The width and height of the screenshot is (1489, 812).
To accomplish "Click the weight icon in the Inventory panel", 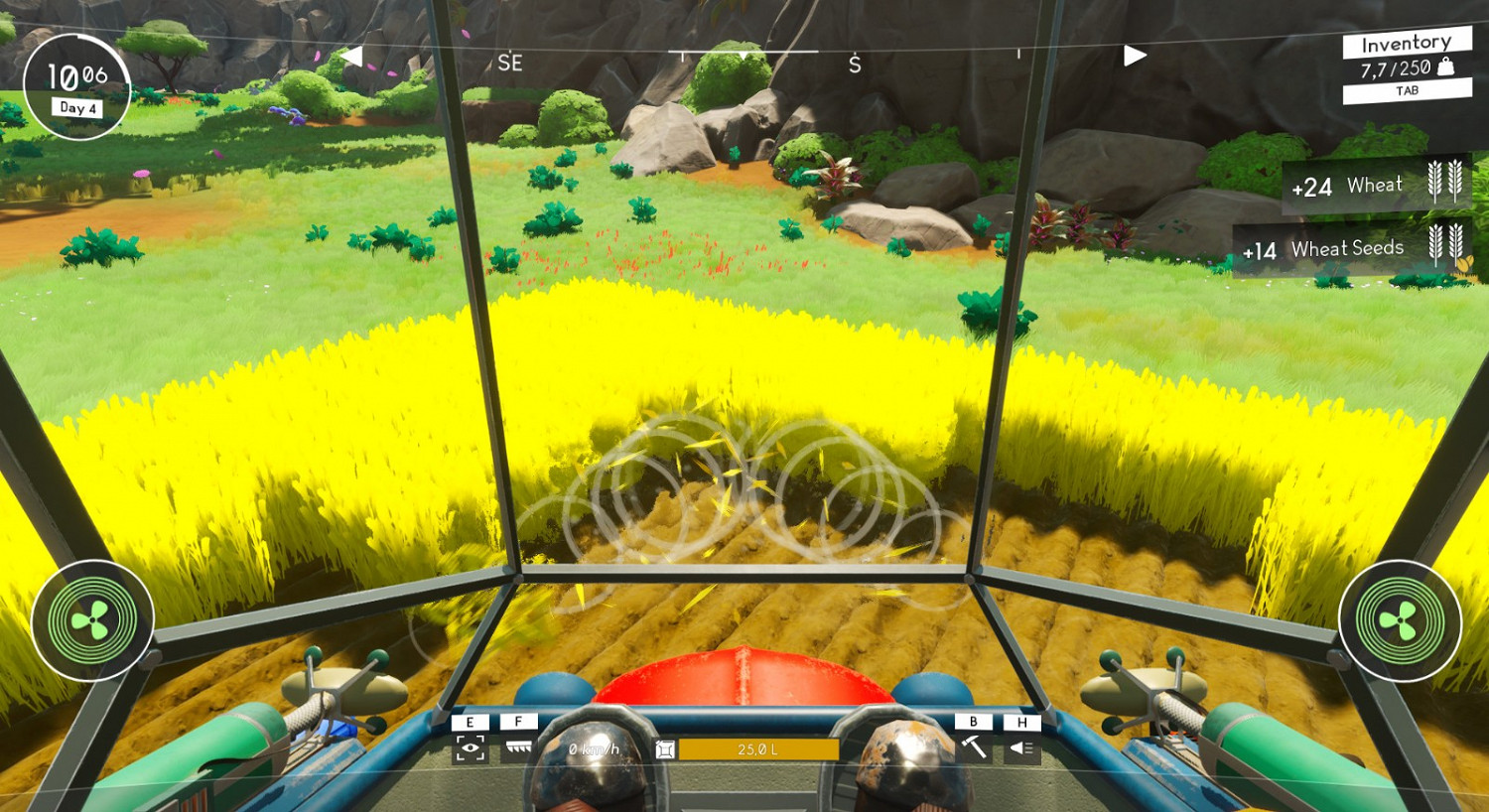I will [1445, 69].
